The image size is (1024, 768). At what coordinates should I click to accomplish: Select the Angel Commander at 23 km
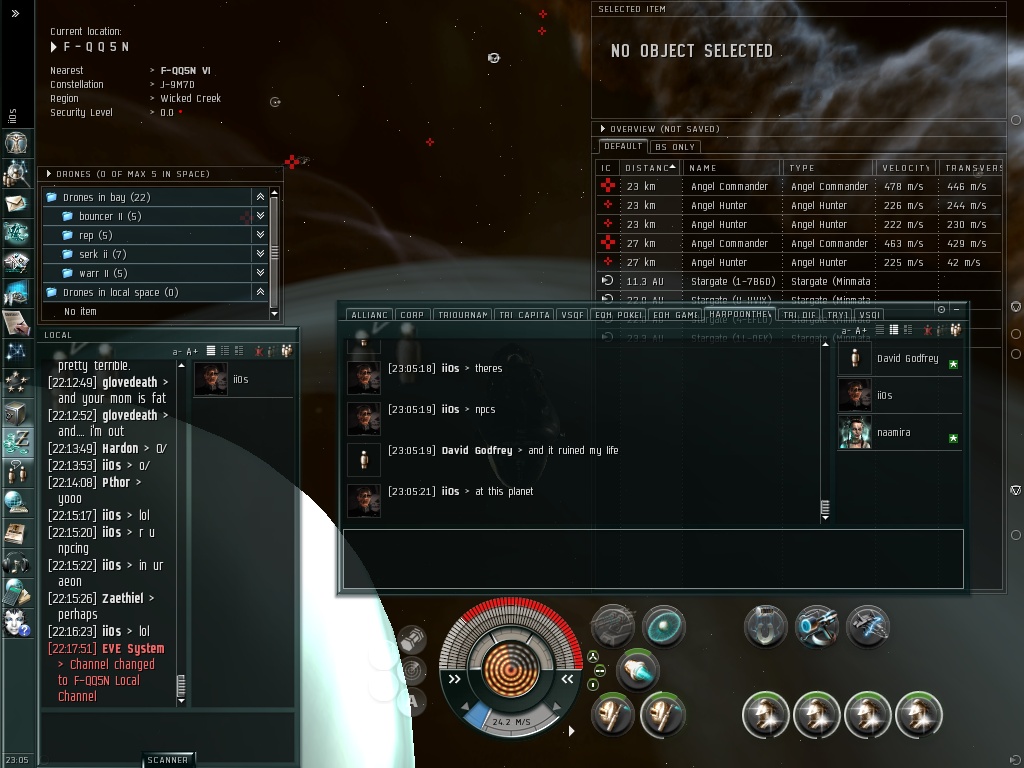pyautogui.click(x=729, y=186)
